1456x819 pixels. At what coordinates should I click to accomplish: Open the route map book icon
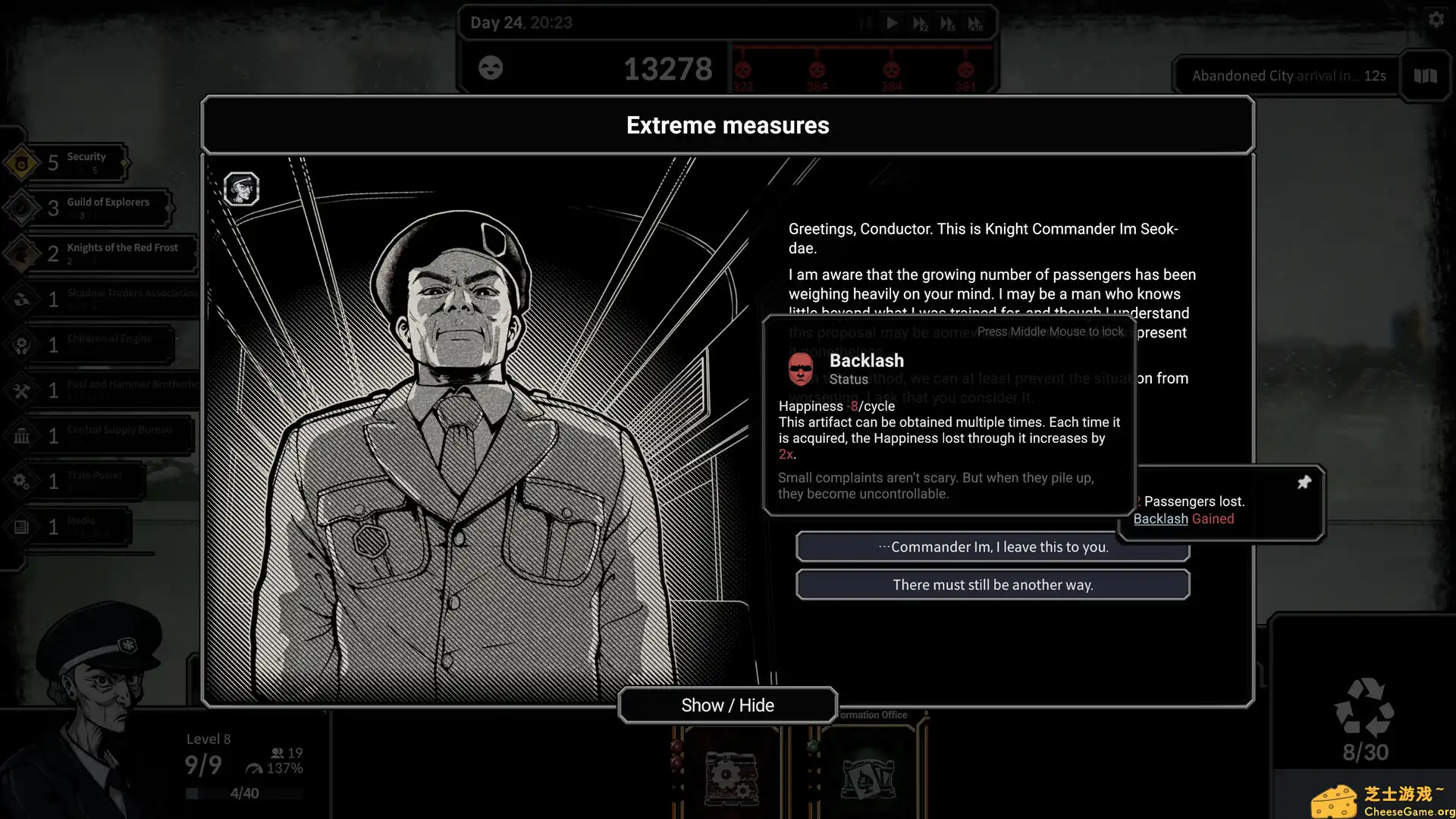[1425, 76]
